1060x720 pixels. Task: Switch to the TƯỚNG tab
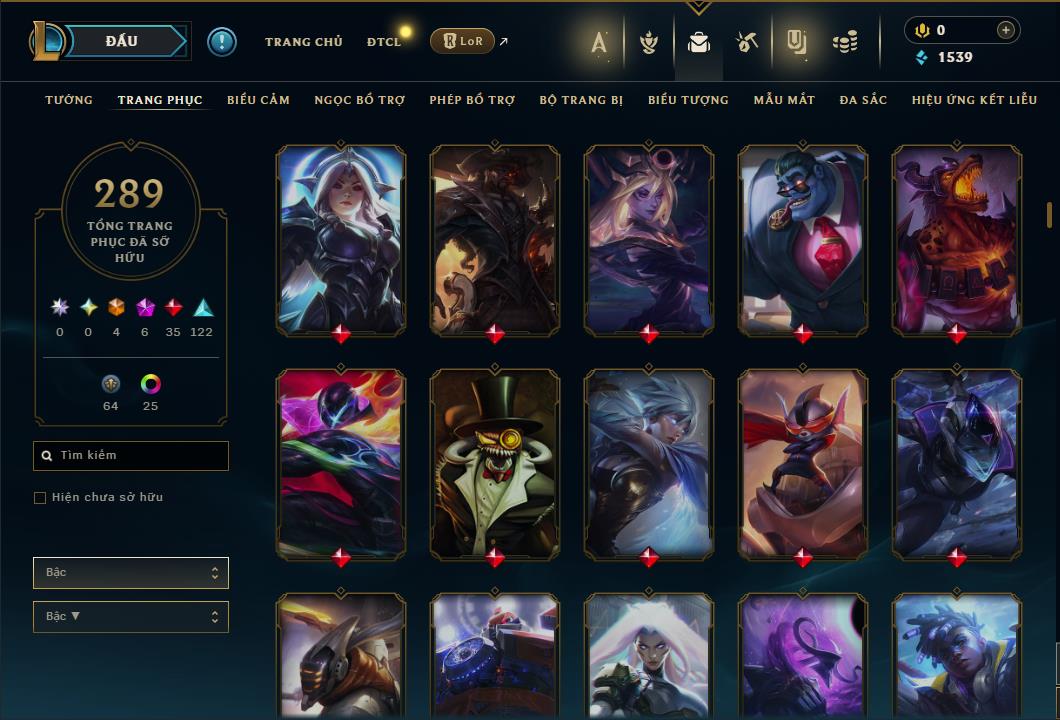click(x=69, y=100)
